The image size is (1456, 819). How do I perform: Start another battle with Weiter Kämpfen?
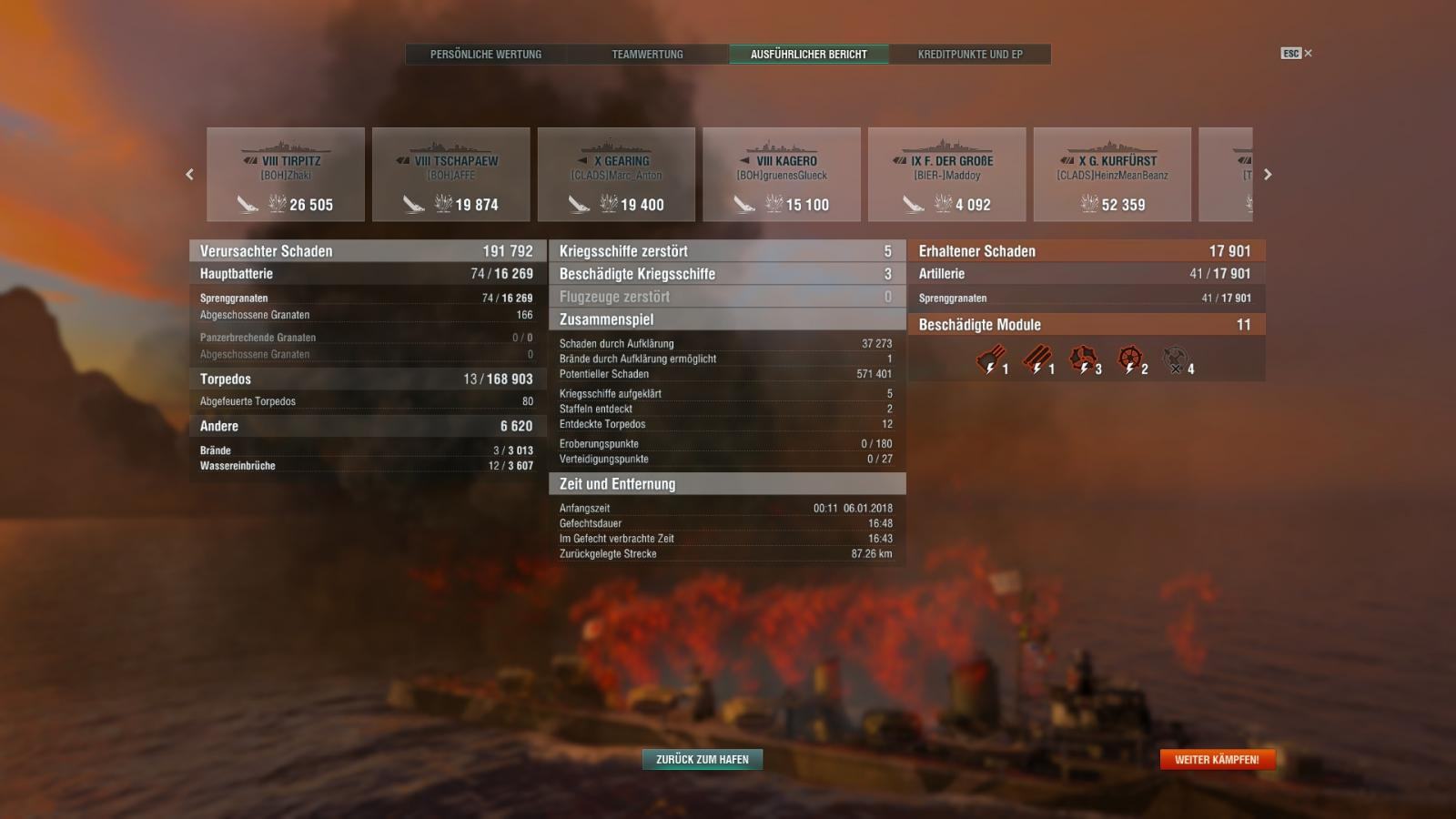click(1217, 759)
